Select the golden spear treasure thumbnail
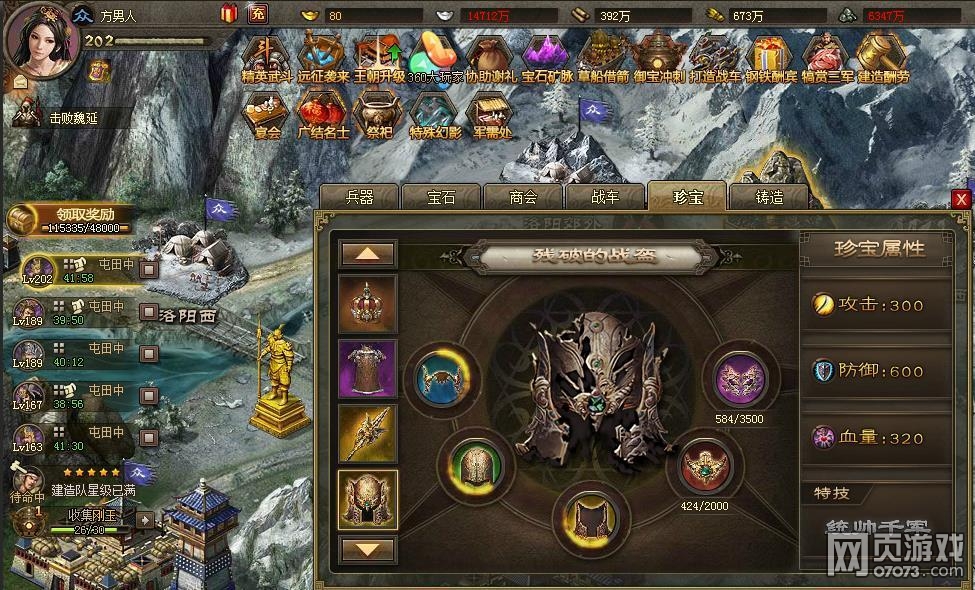 [x=368, y=434]
